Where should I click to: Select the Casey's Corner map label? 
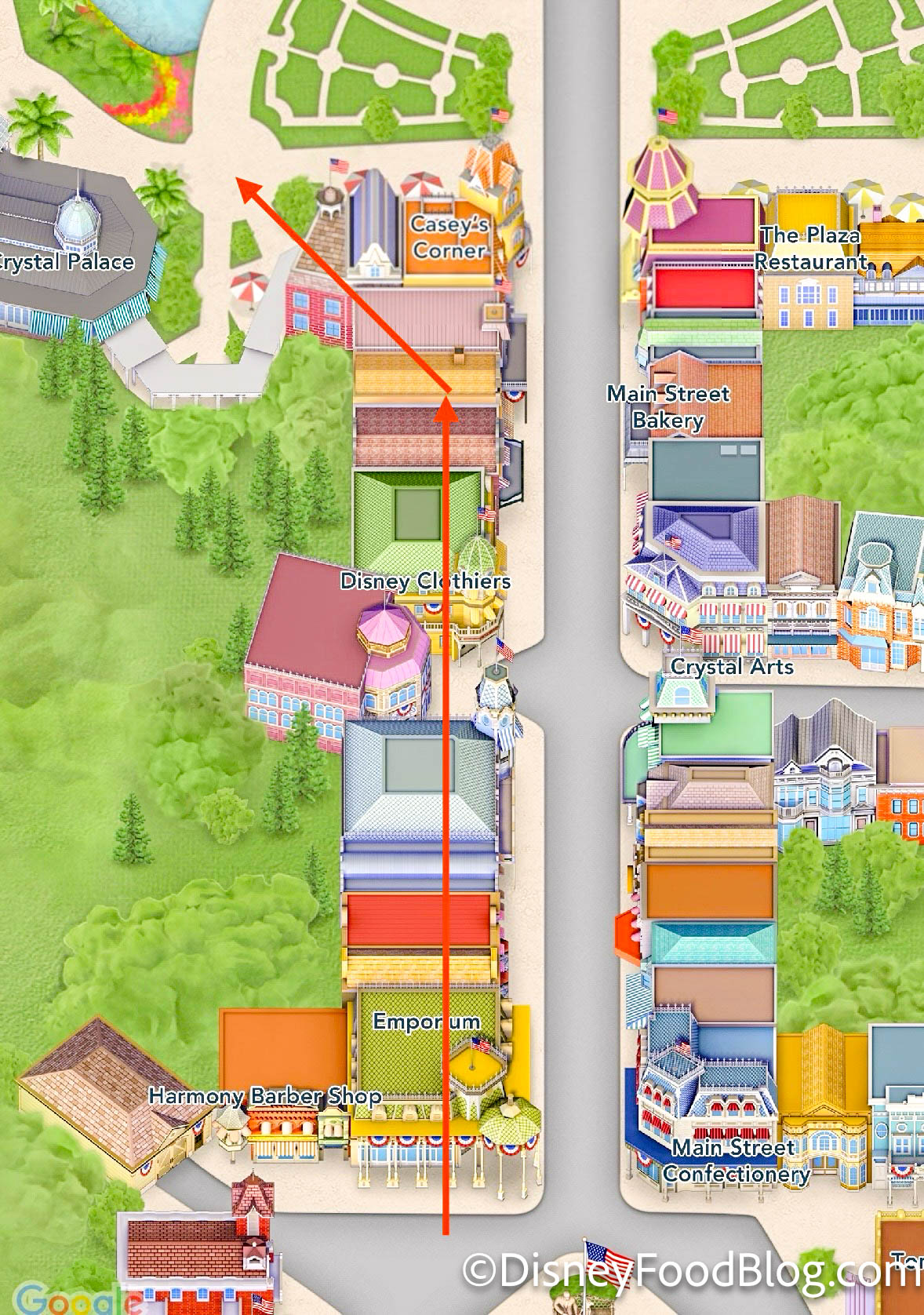pos(449,237)
